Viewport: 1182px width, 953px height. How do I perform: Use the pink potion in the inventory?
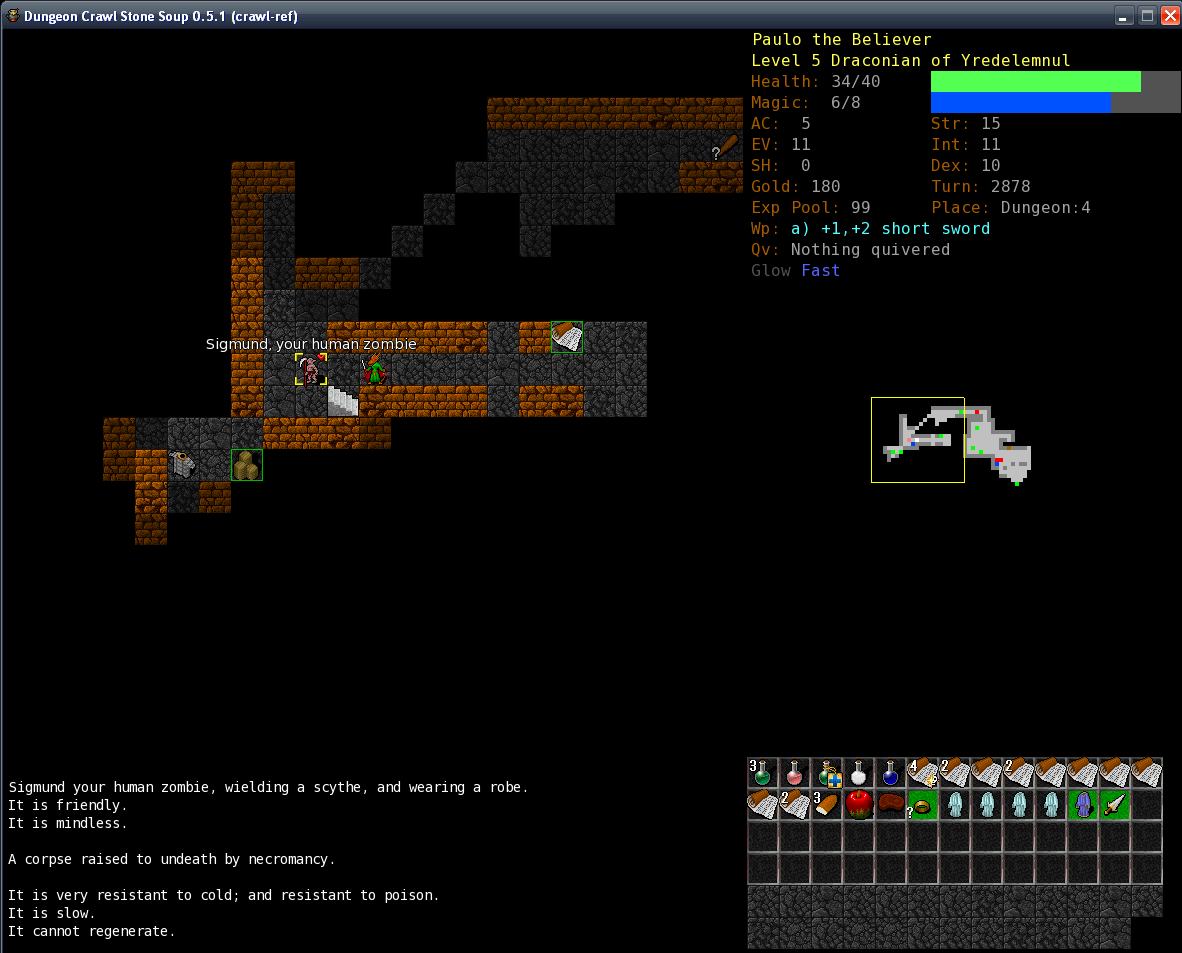795,773
